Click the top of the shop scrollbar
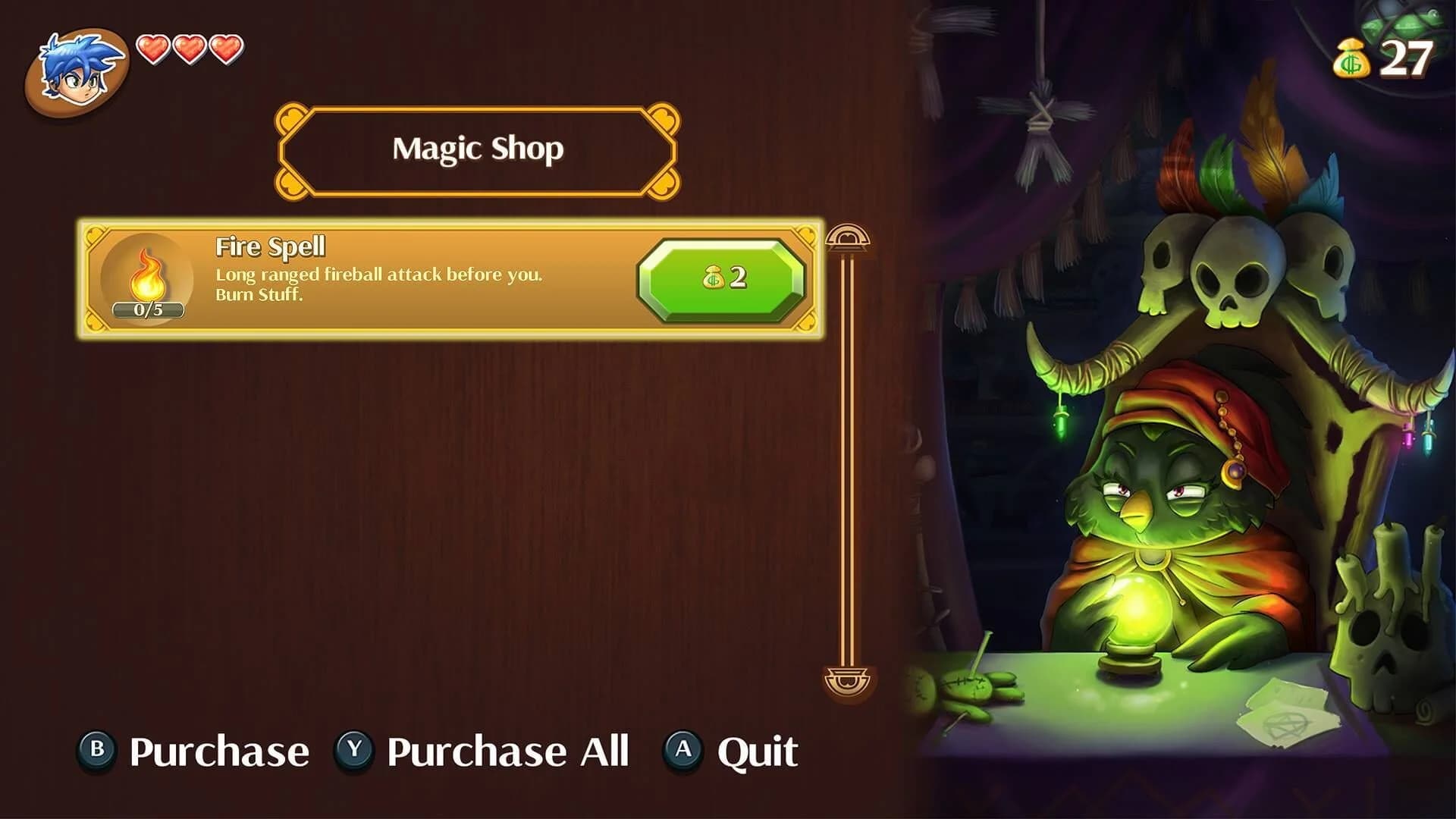 (848, 237)
